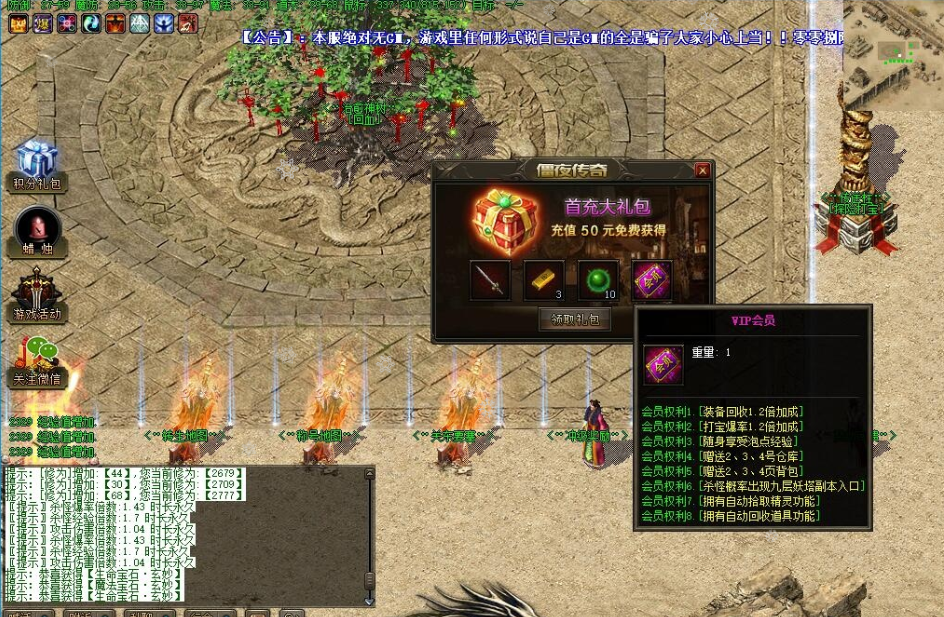Select the gold bar reward slot

pyautogui.click(x=544, y=280)
